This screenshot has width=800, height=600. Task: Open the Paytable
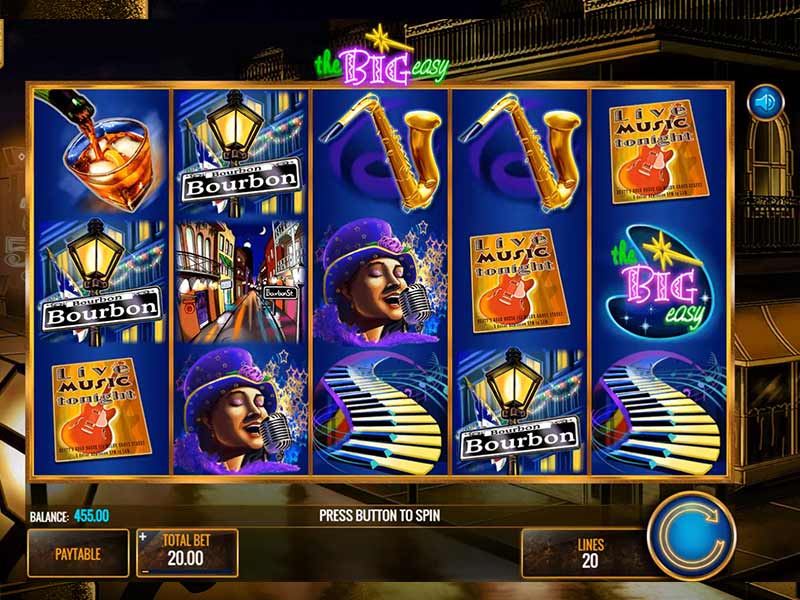click(78, 553)
